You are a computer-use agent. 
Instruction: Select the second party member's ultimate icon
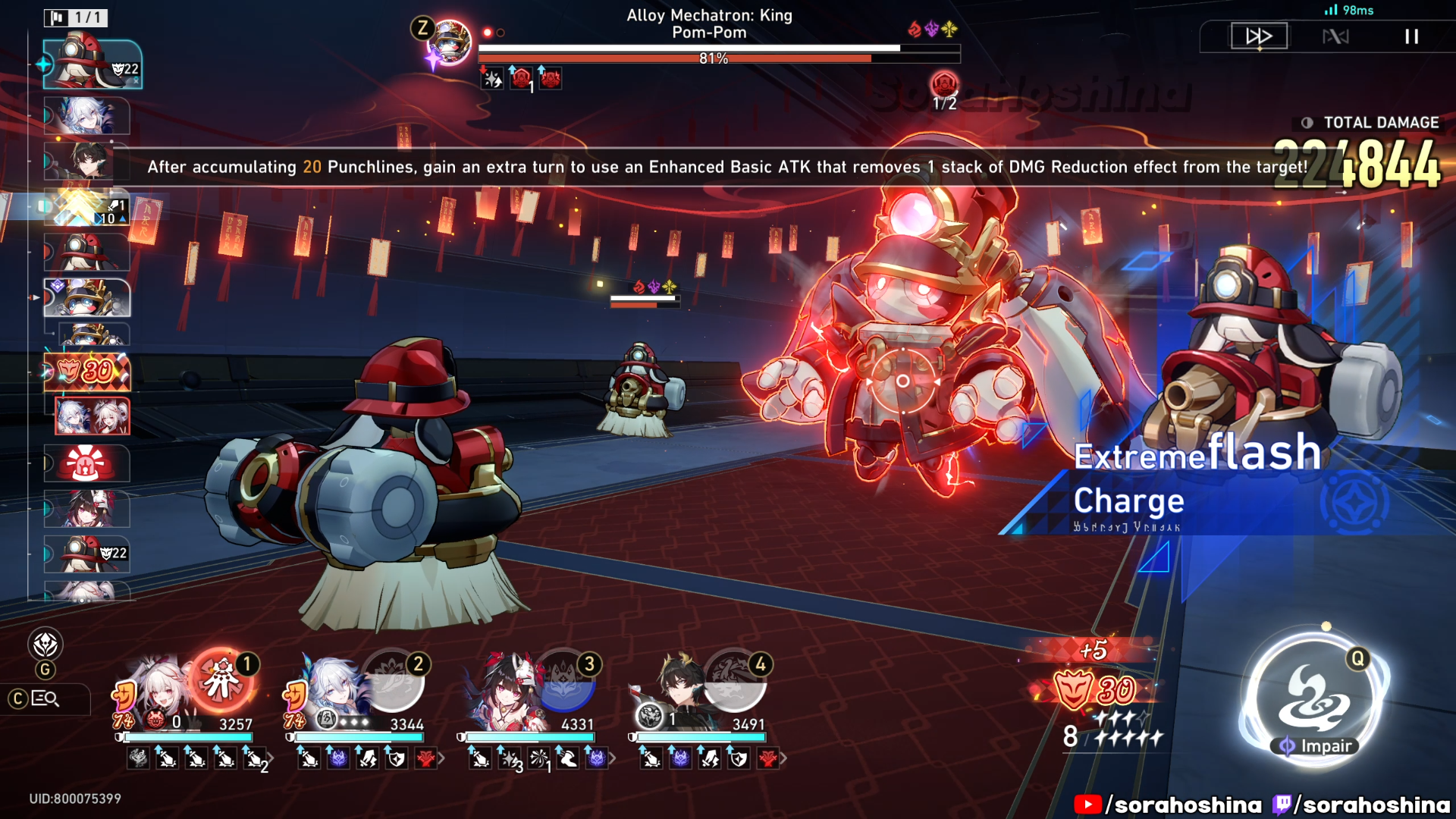(393, 680)
